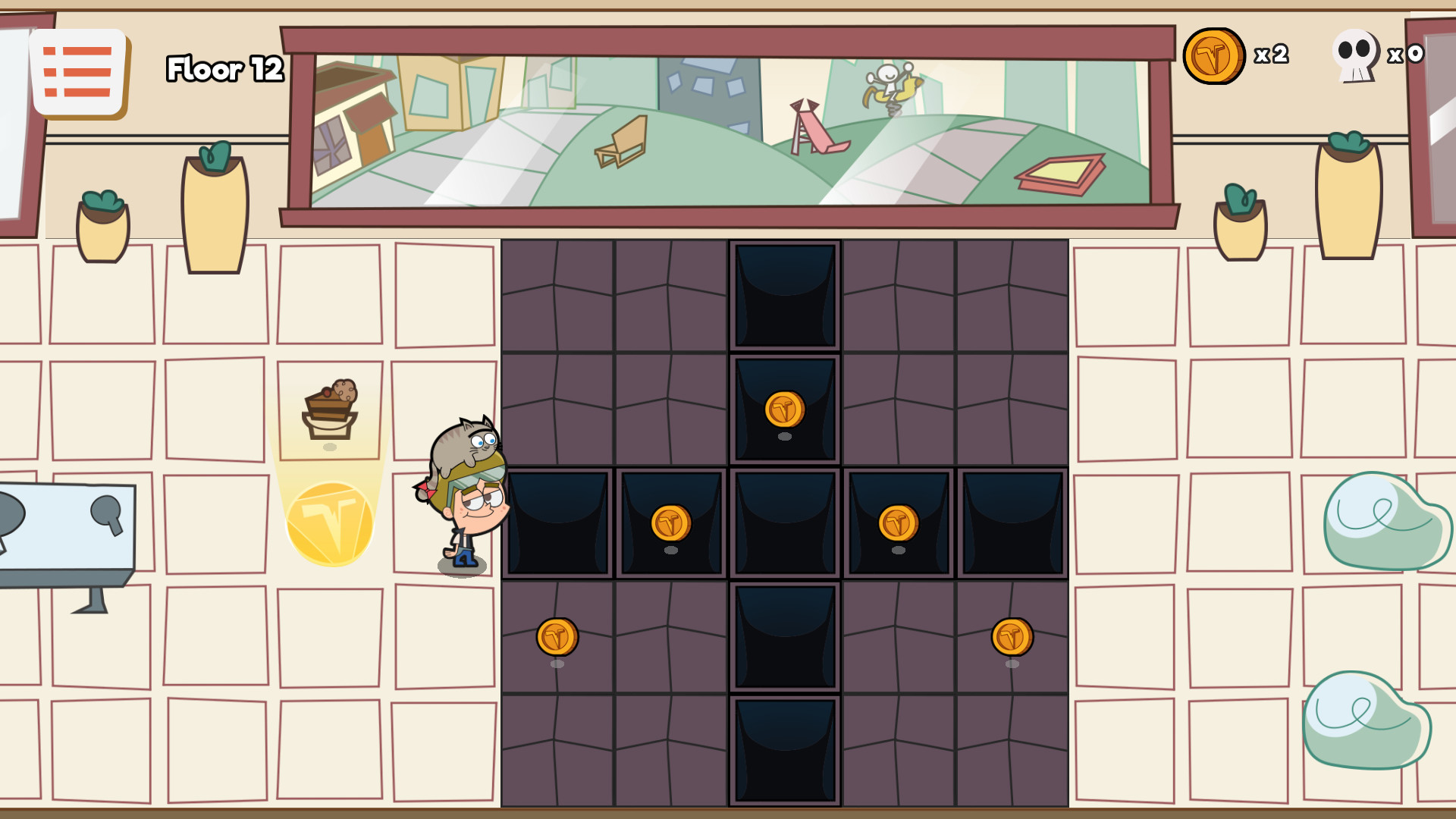The width and height of the screenshot is (1456, 819).
Task: Click the yellow sandbox in the window scene
Action: click(1062, 168)
